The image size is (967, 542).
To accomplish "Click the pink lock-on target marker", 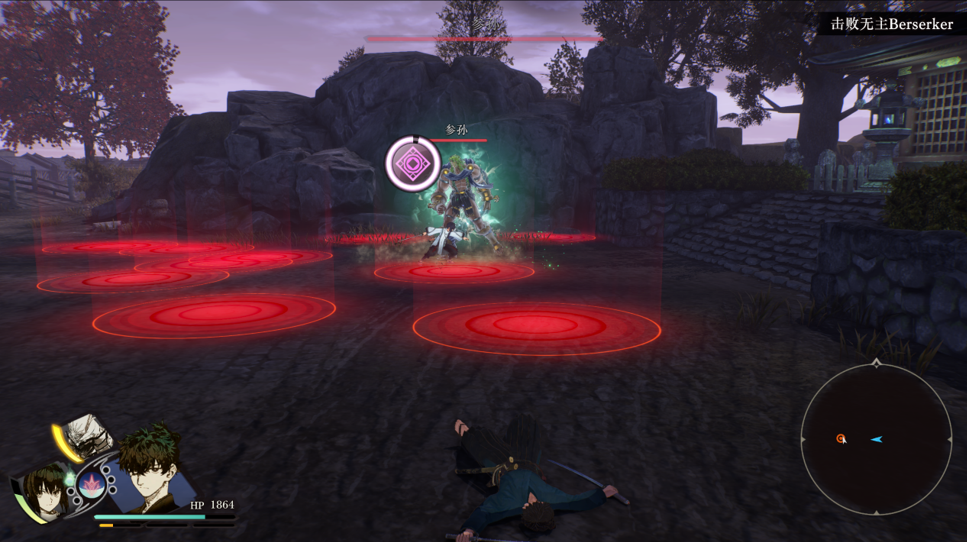I will pos(412,163).
